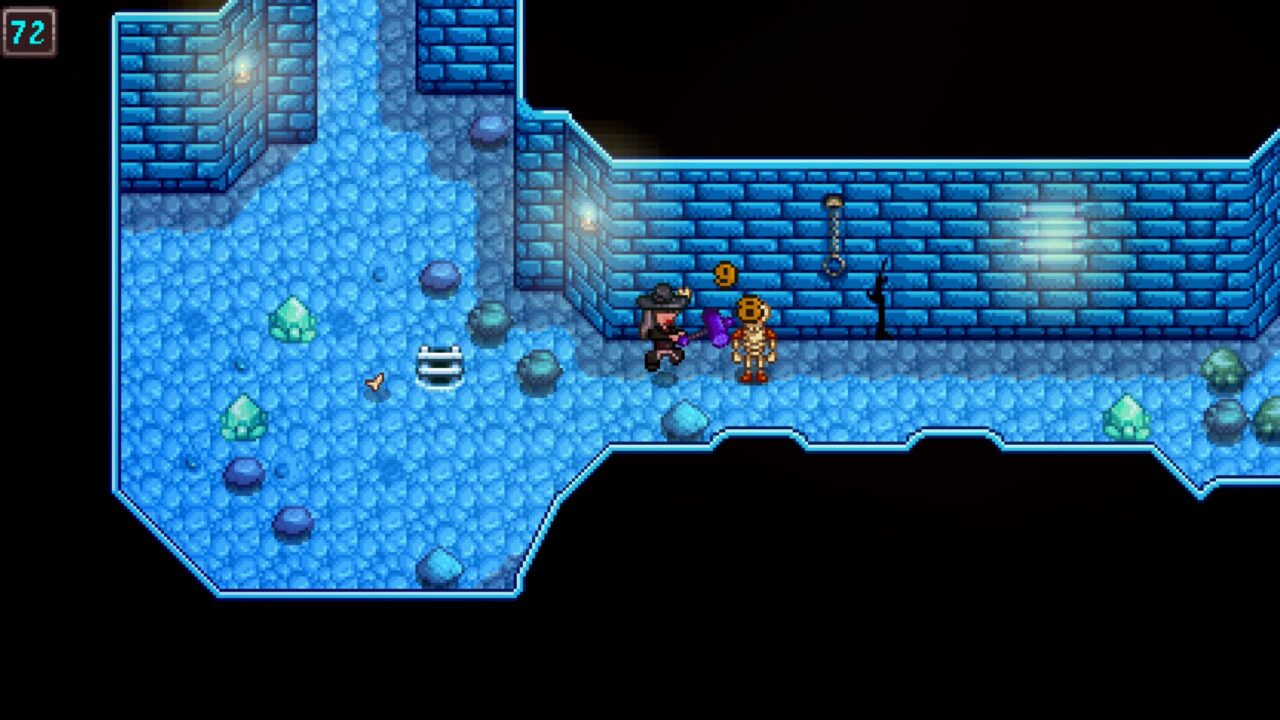The width and height of the screenshot is (1280, 720).
Task: Select the ladder leading down
Action: click(x=438, y=367)
